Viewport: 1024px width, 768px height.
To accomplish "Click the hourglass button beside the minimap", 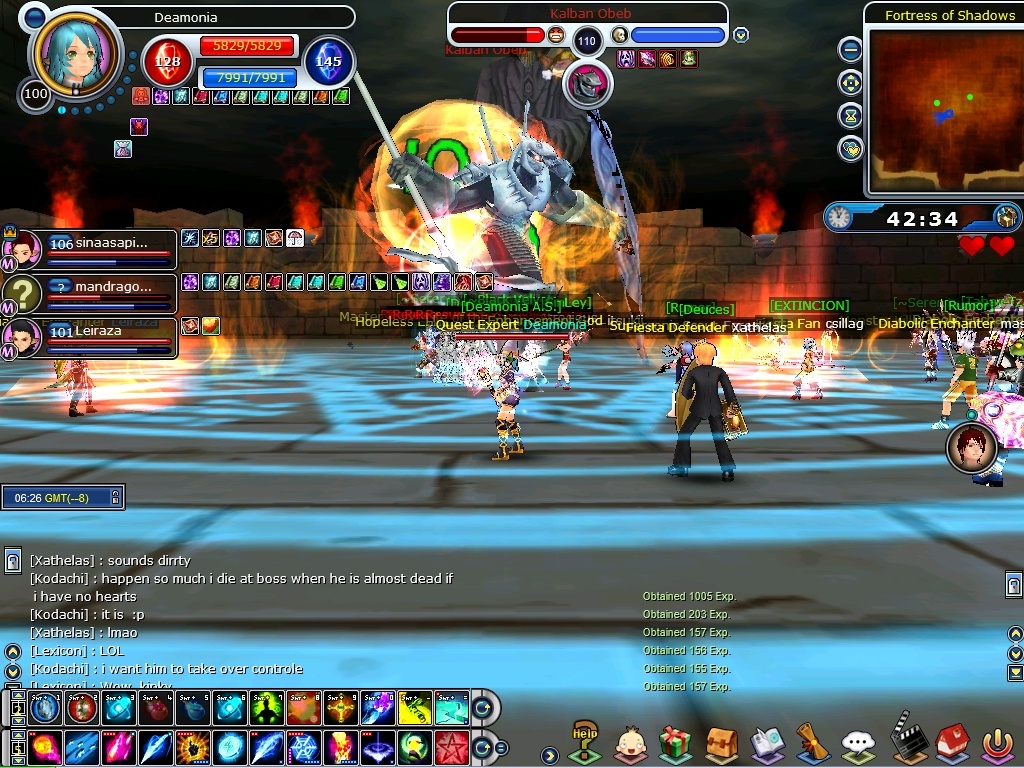I will 850,116.
